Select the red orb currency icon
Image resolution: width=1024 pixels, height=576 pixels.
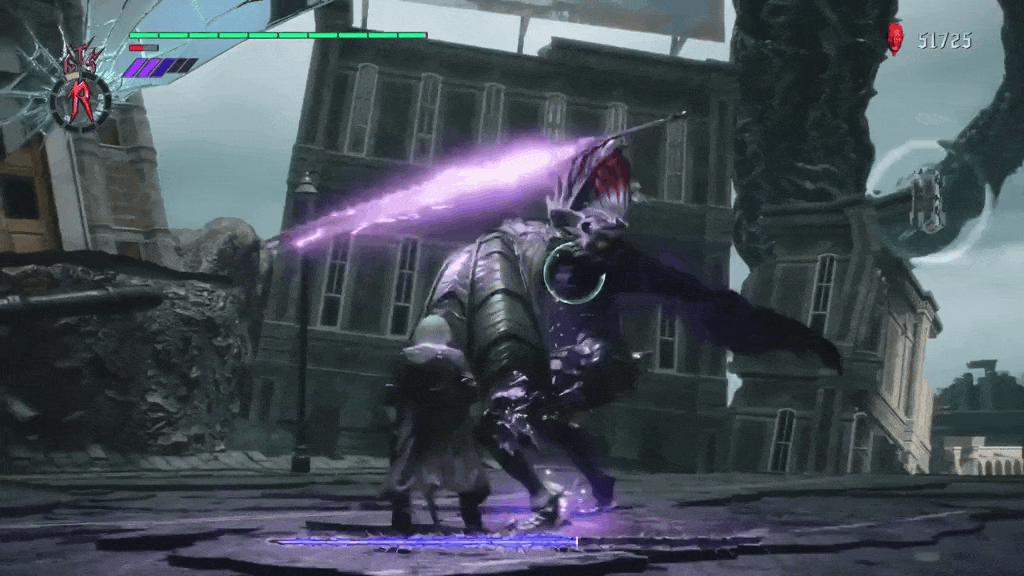pos(895,39)
